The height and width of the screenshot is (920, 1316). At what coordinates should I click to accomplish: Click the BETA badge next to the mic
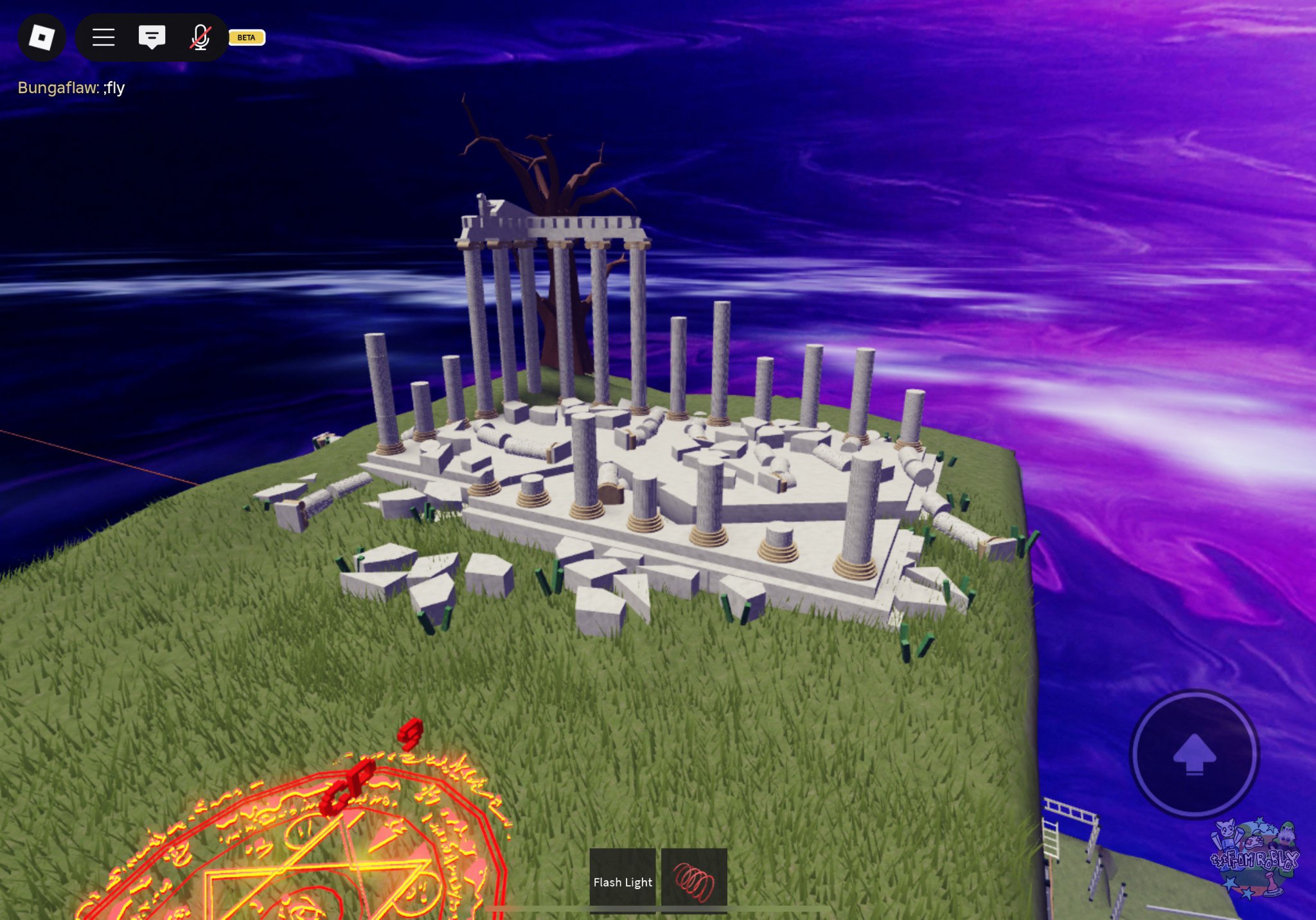coord(247,38)
